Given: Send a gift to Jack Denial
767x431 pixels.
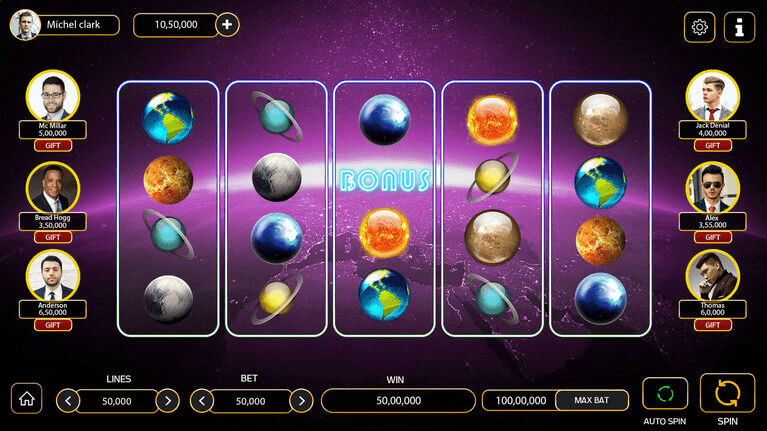Looking at the screenshot, I should (x=712, y=146).
